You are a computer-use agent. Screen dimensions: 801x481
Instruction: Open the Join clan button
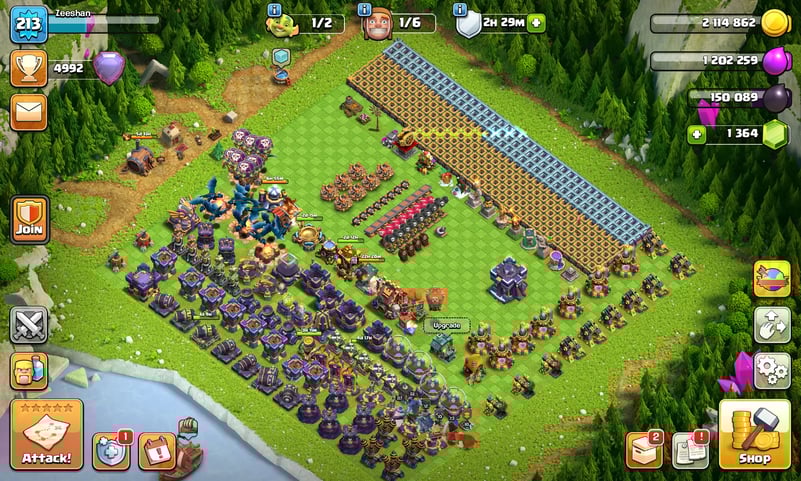click(28, 219)
